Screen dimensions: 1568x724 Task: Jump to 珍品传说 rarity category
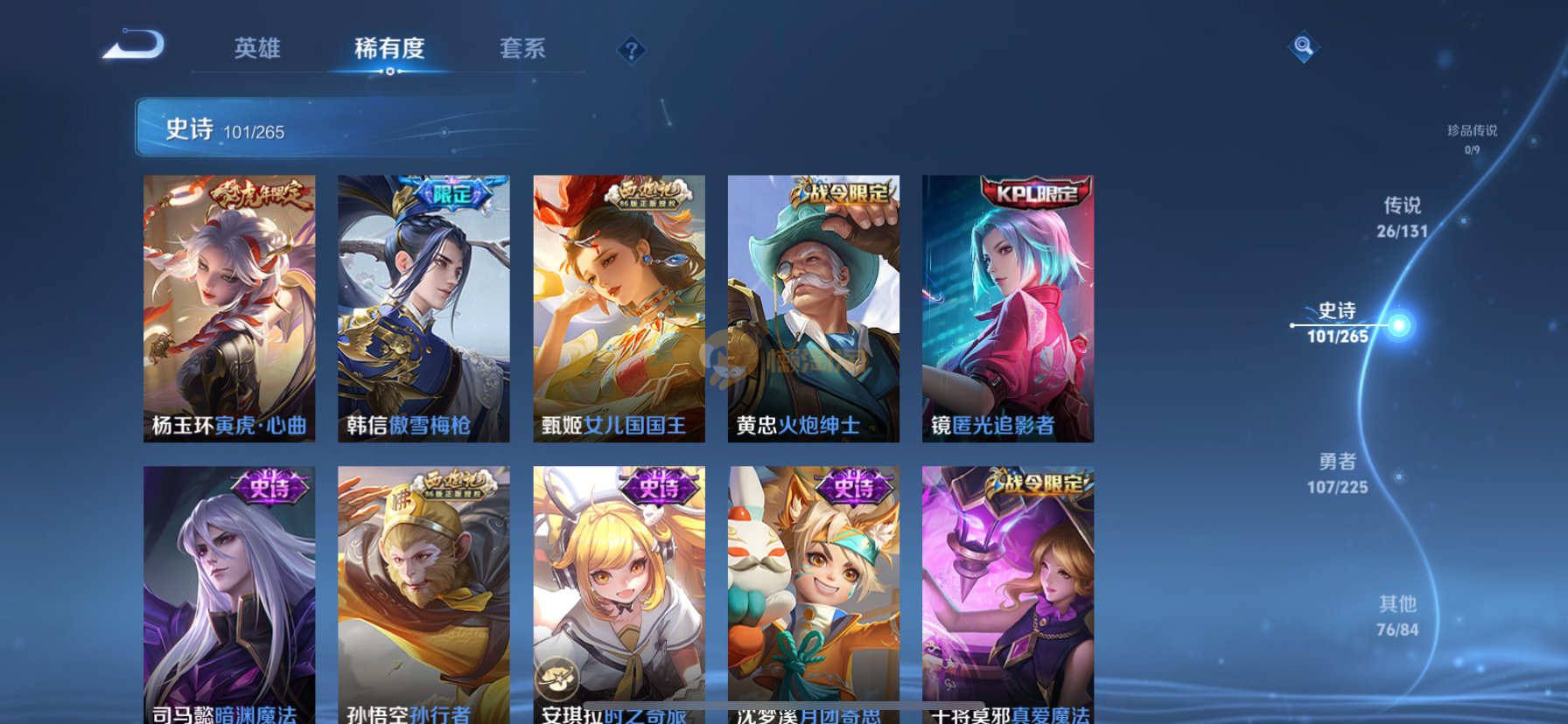(x=1472, y=138)
